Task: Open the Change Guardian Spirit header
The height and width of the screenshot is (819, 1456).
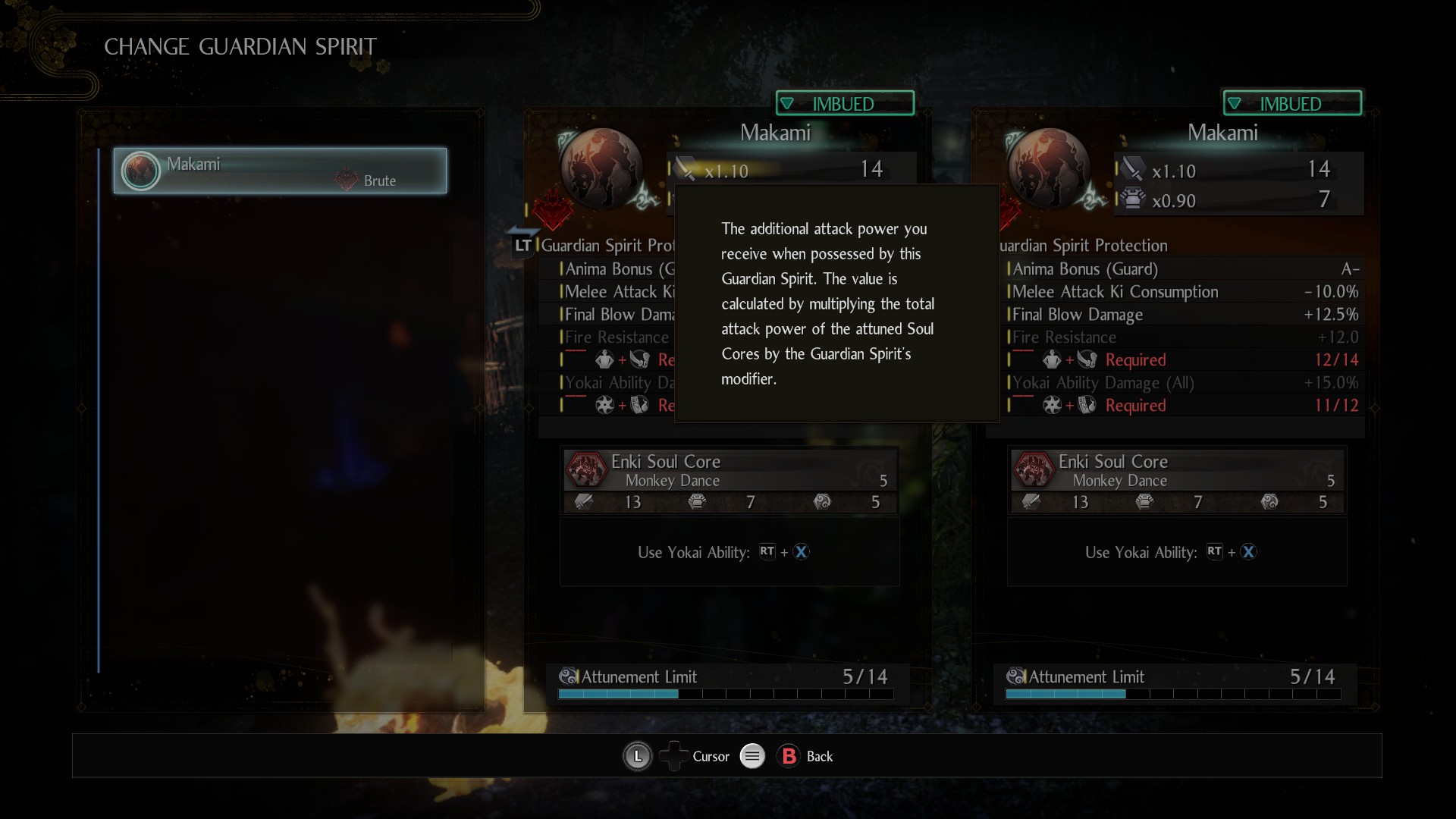Action: point(240,46)
